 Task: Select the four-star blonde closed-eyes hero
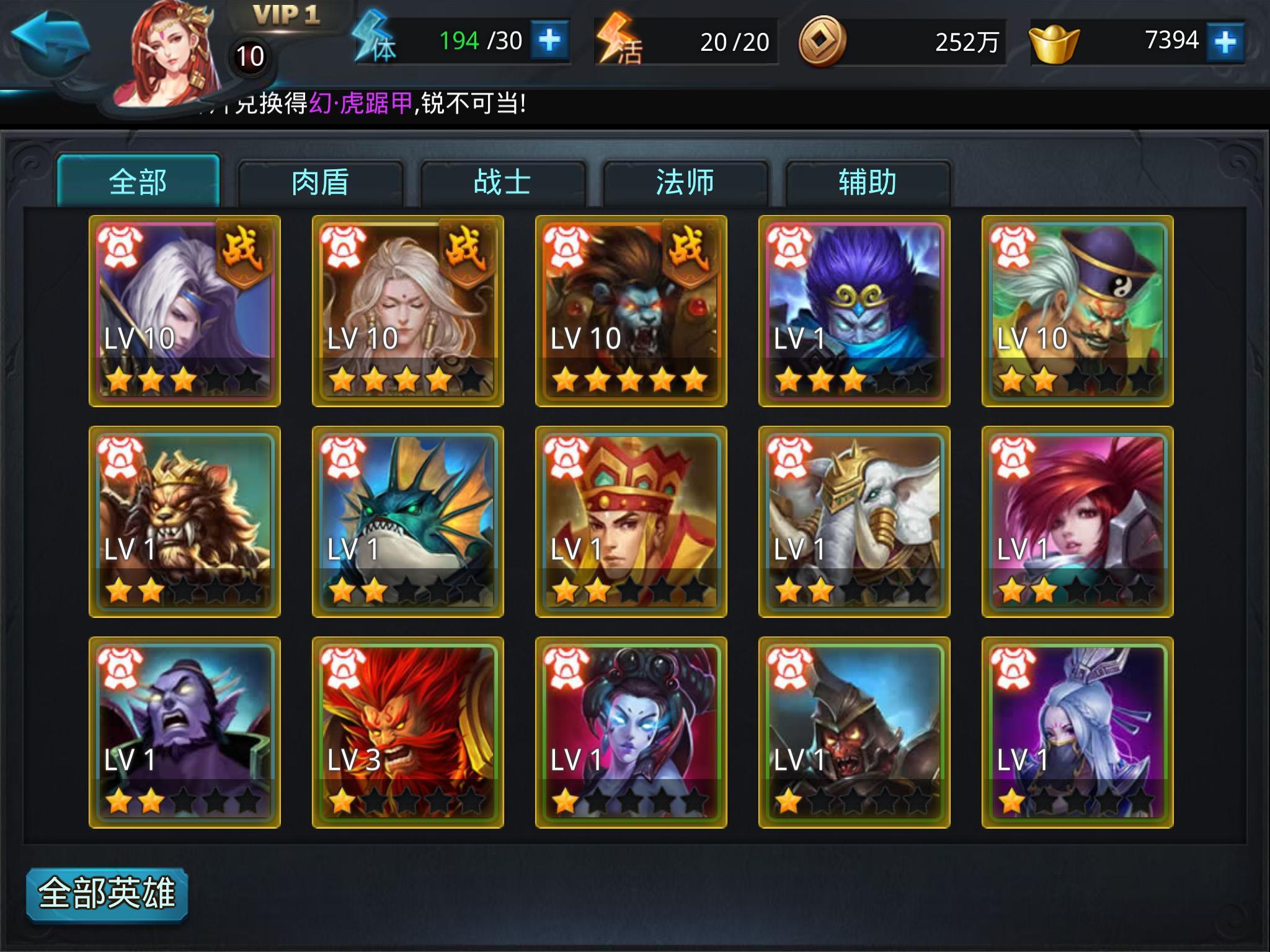[408, 311]
